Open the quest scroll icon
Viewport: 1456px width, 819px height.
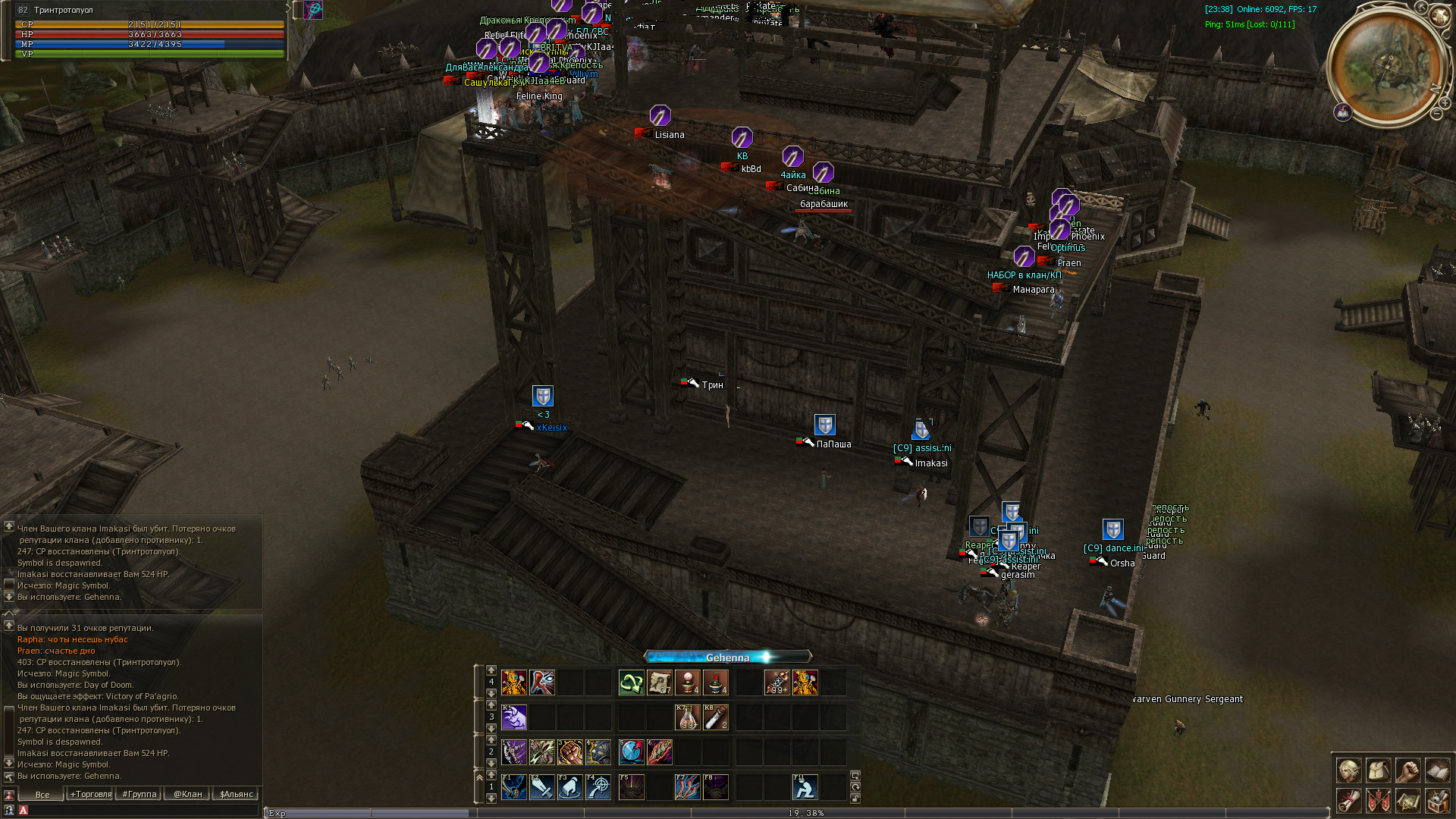tap(1348, 800)
